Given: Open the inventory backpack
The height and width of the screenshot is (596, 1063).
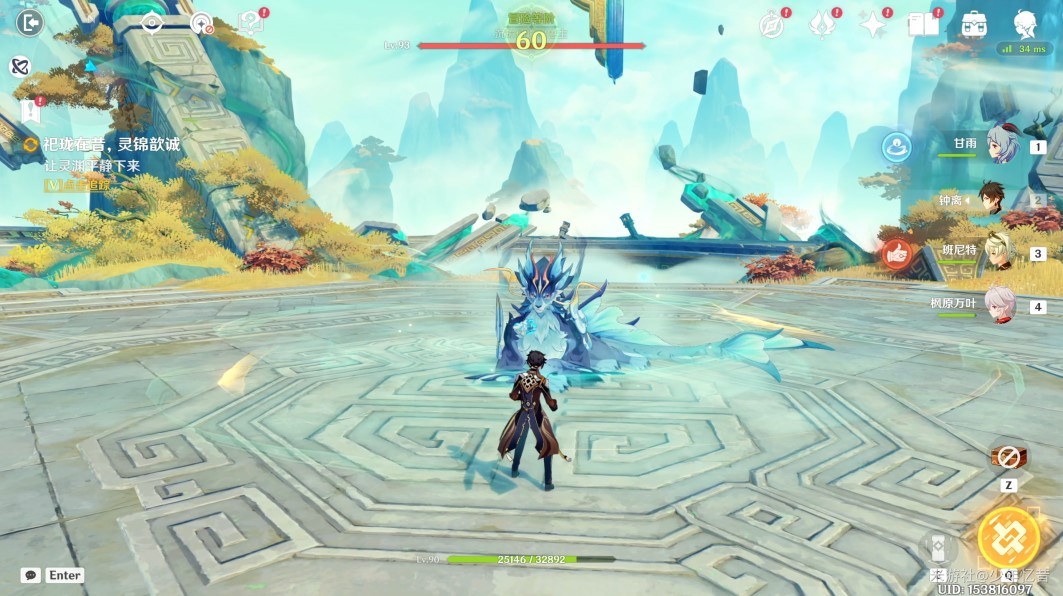Looking at the screenshot, I should coord(973,24).
